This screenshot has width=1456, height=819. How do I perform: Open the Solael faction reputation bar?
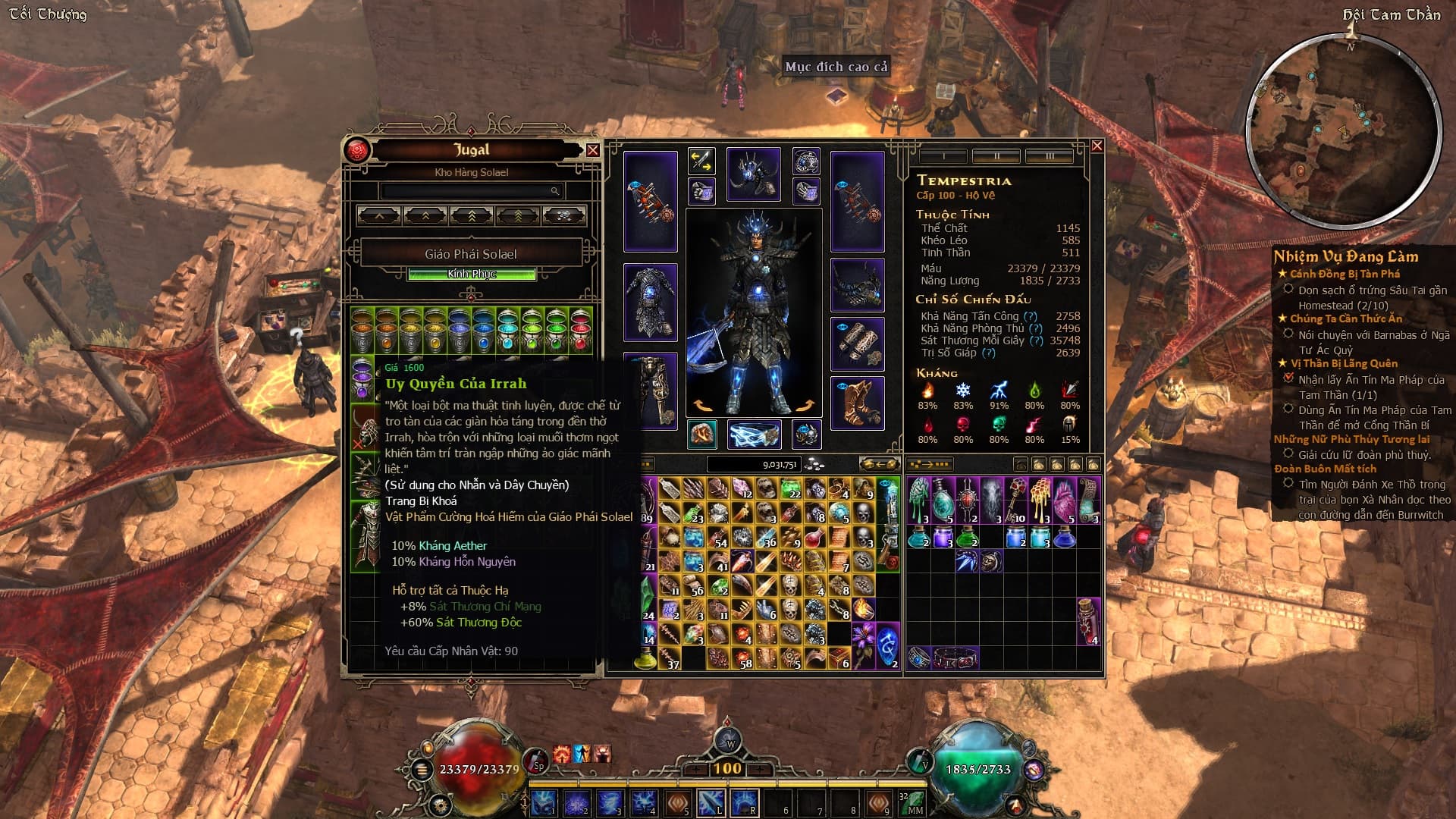471,274
